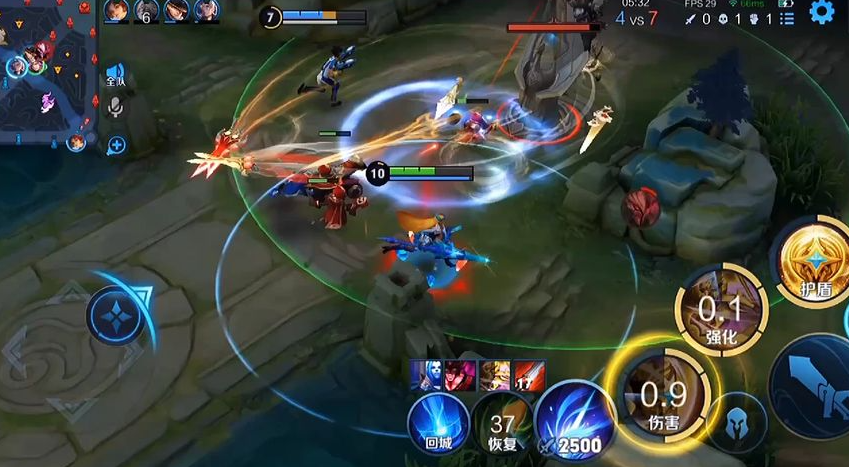Tap the helmet target-hero button

tap(738, 424)
